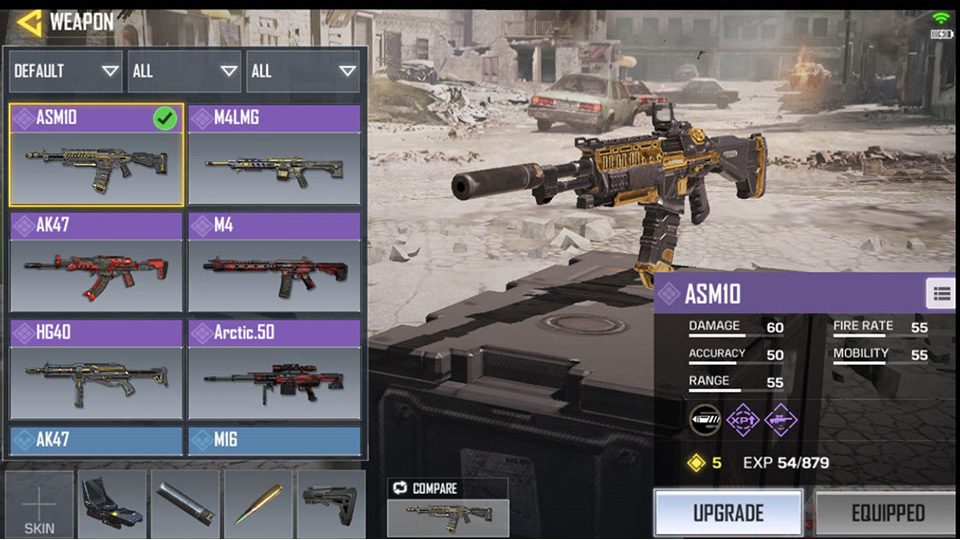The width and height of the screenshot is (960, 540).
Task: Tap the magazine perk icon
Action: click(706, 420)
